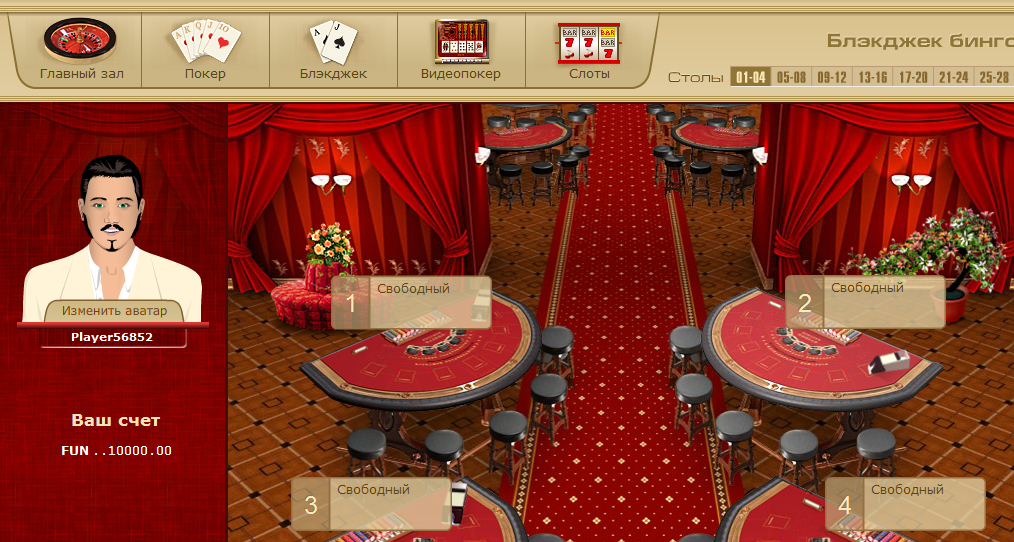This screenshot has width=1014, height=542.
Task: Switch to the Слоты section
Action: pyautogui.click(x=588, y=49)
